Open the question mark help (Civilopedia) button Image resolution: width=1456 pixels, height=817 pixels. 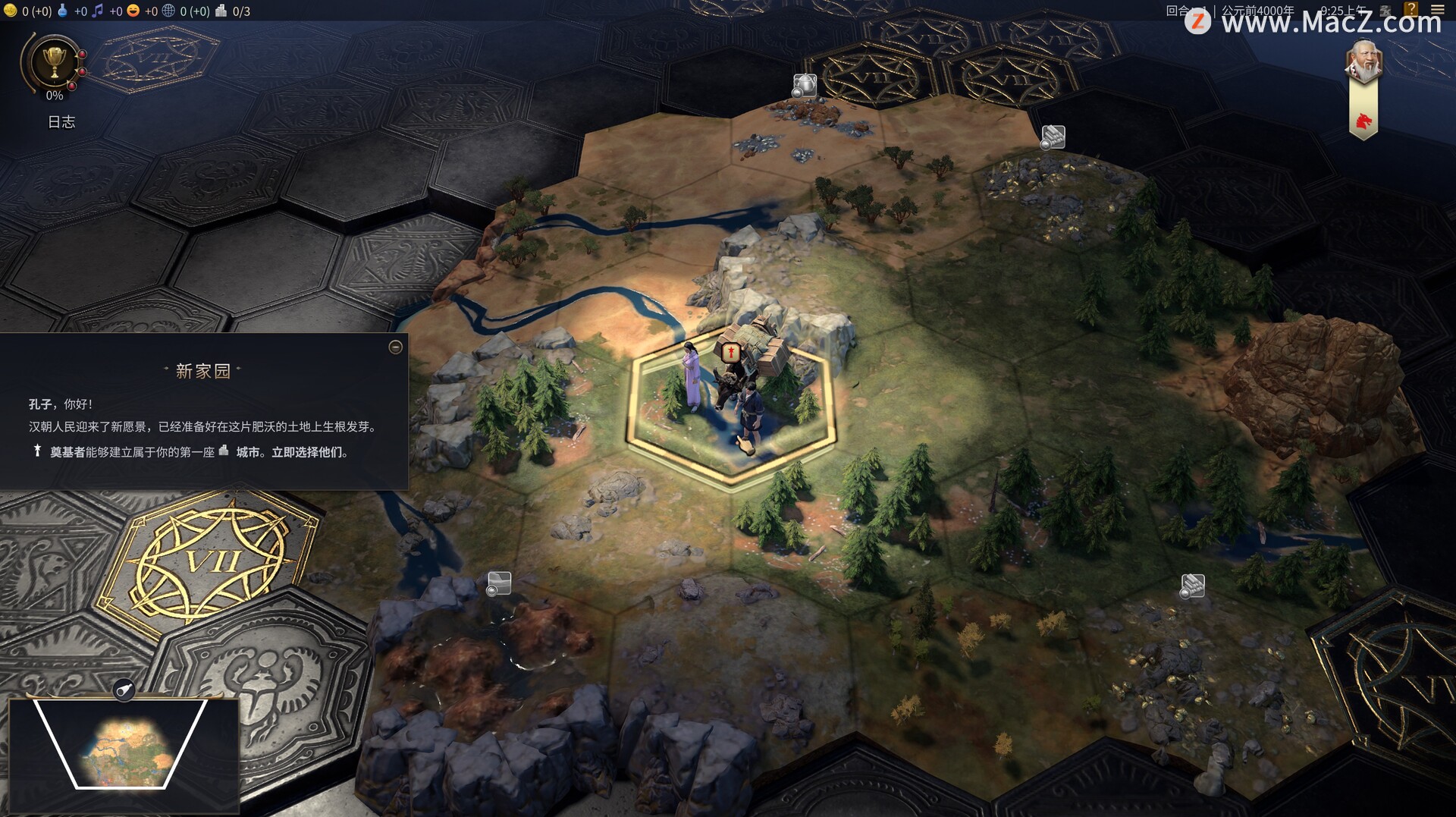pos(1411,9)
